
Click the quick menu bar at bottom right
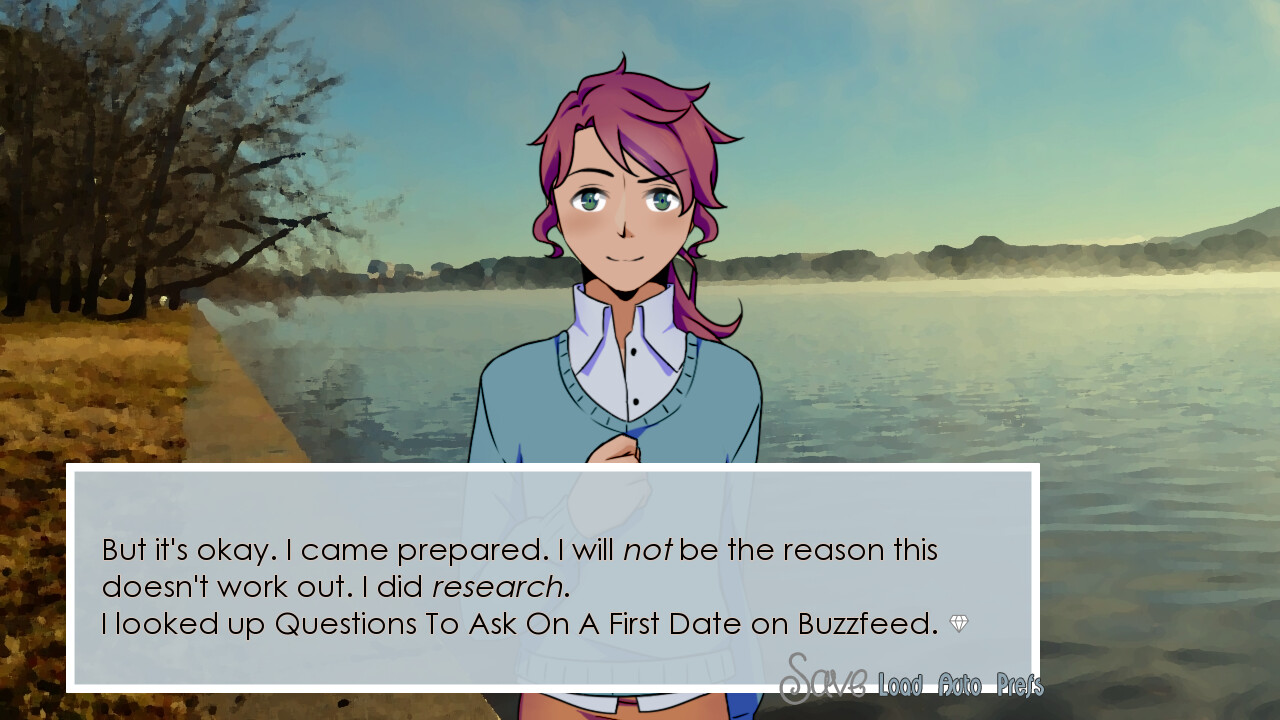[915, 684]
